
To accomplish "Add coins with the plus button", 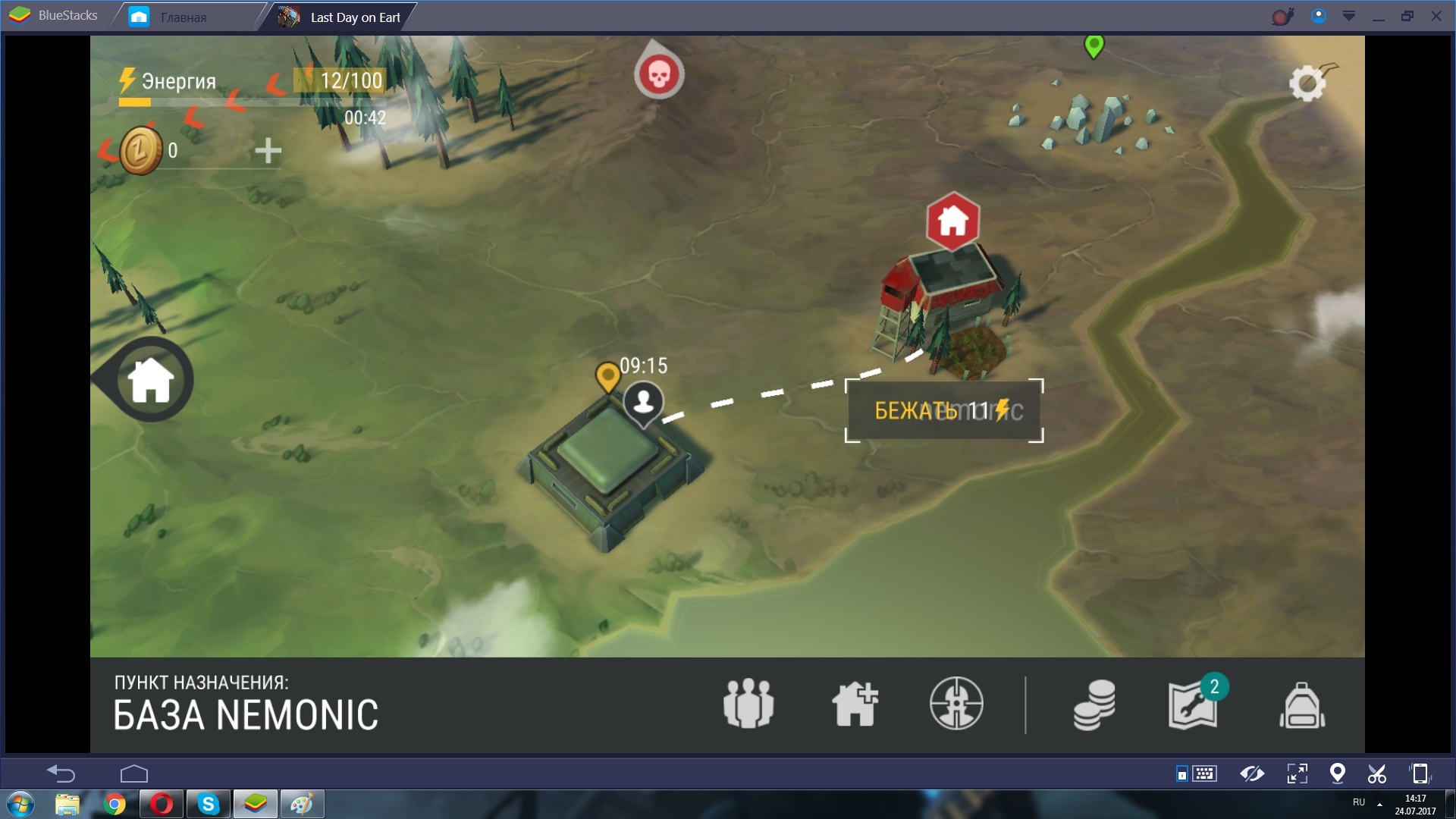I will [x=268, y=151].
